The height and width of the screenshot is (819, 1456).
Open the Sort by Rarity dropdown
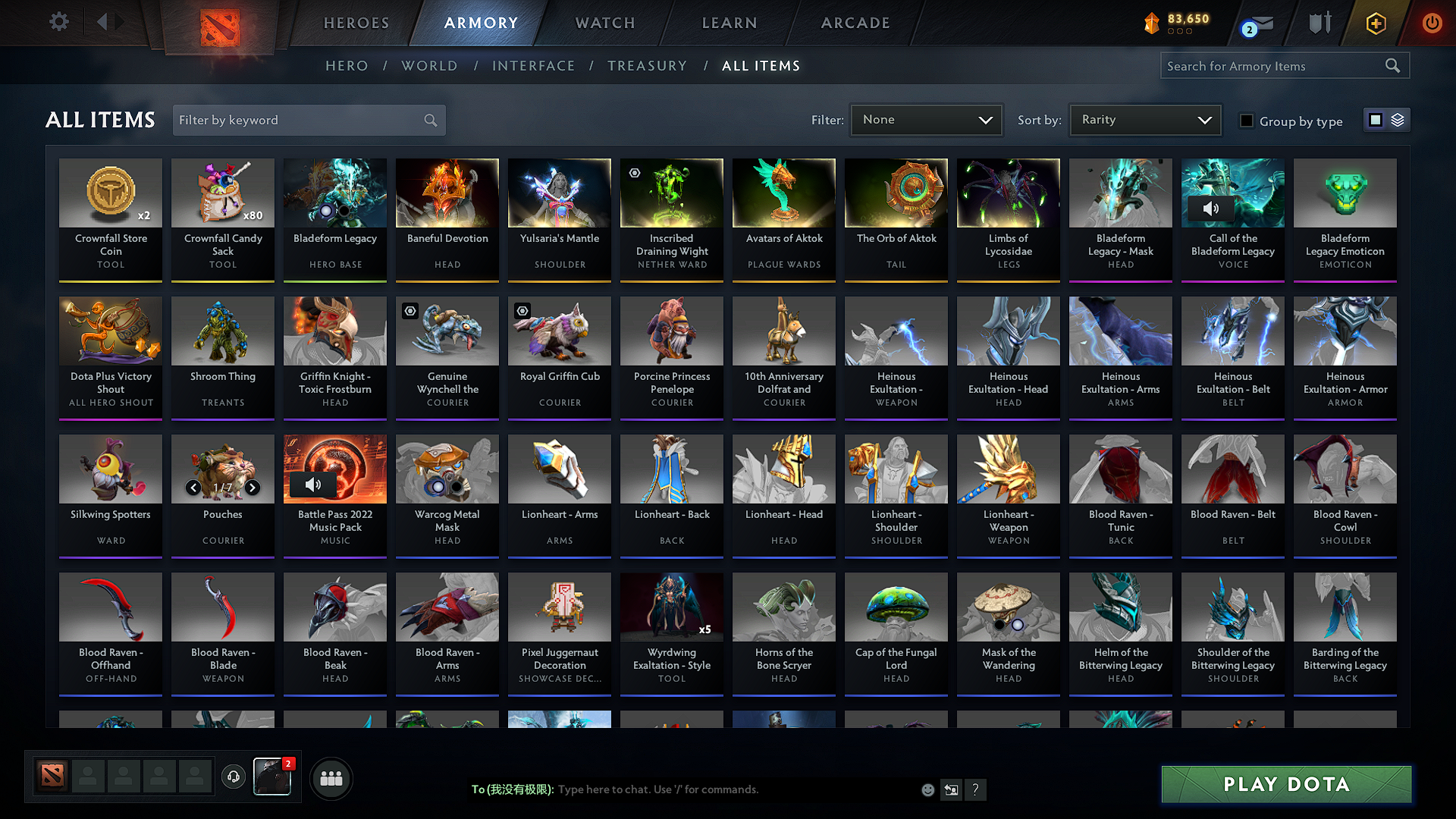pos(1144,119)
